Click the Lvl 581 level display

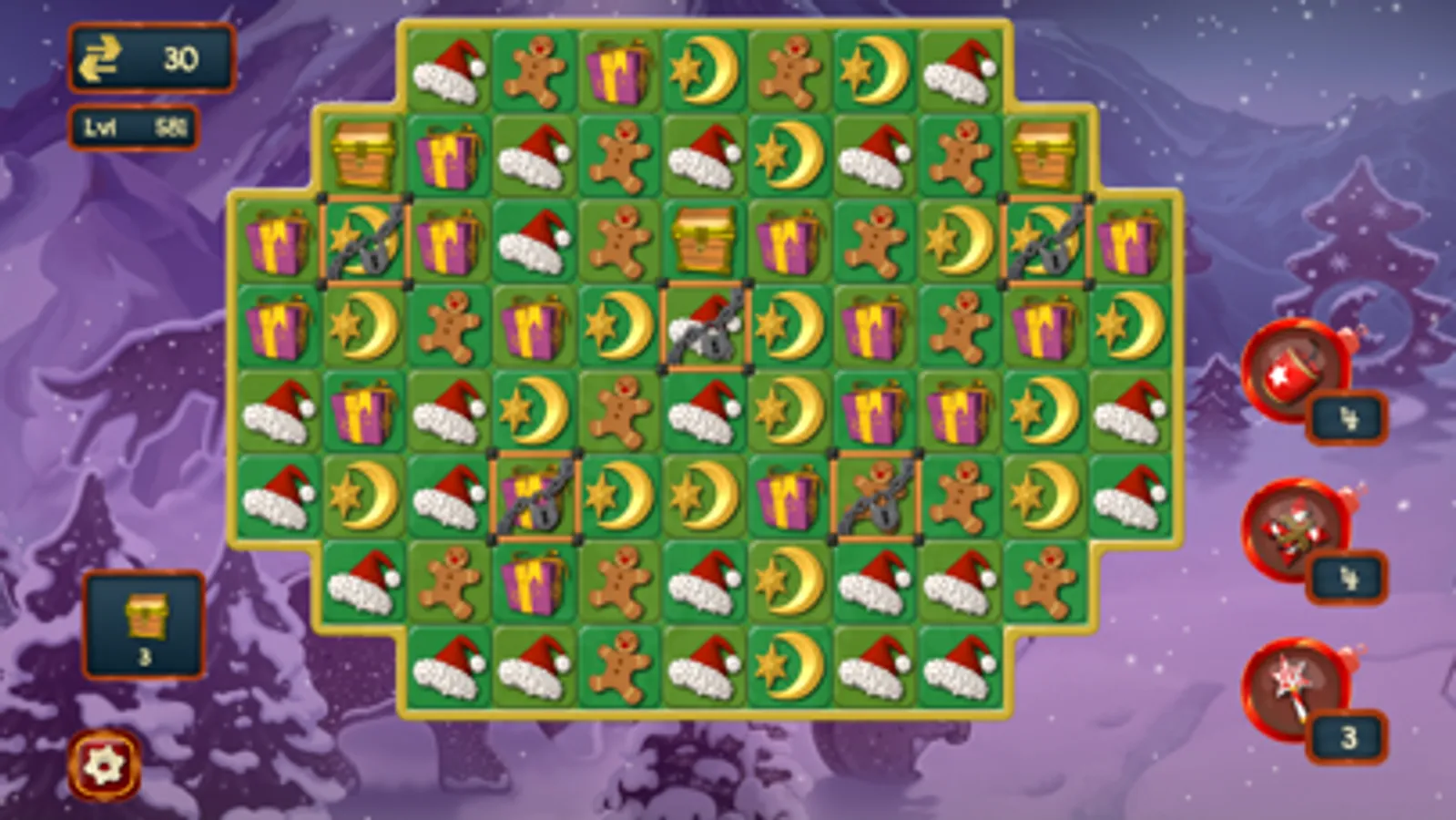pyautogui.click(x=132, y=129)
